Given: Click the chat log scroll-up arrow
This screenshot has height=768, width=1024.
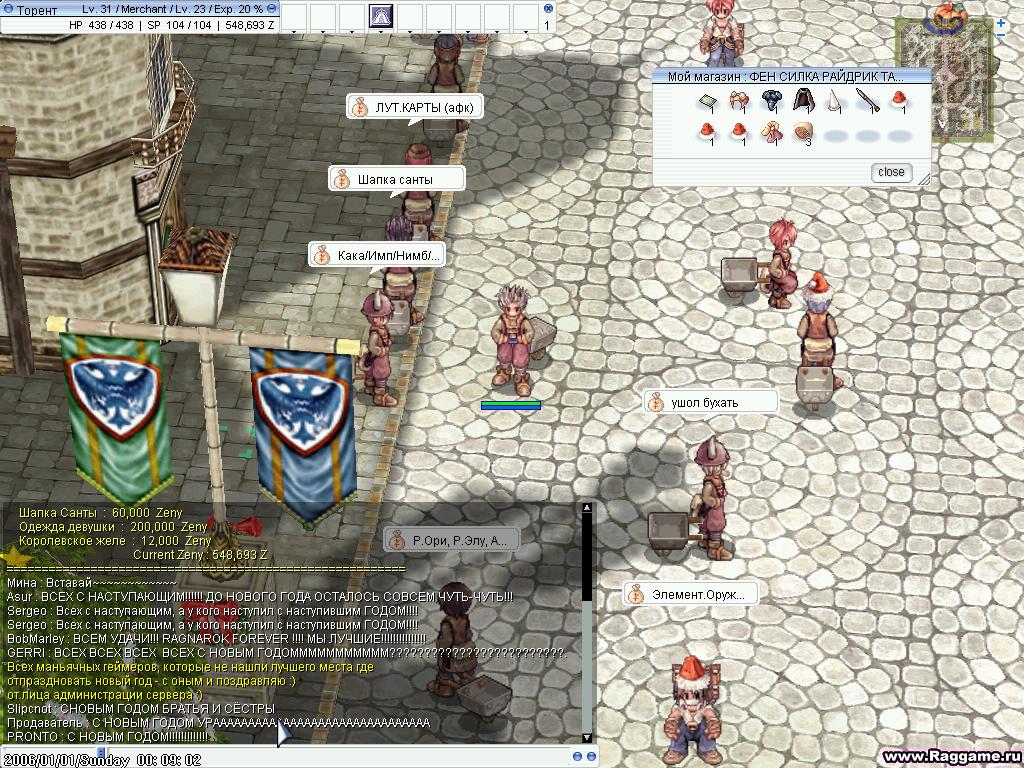Looking at the screenshot, I should pyautogui.click(x=587, y=509).
